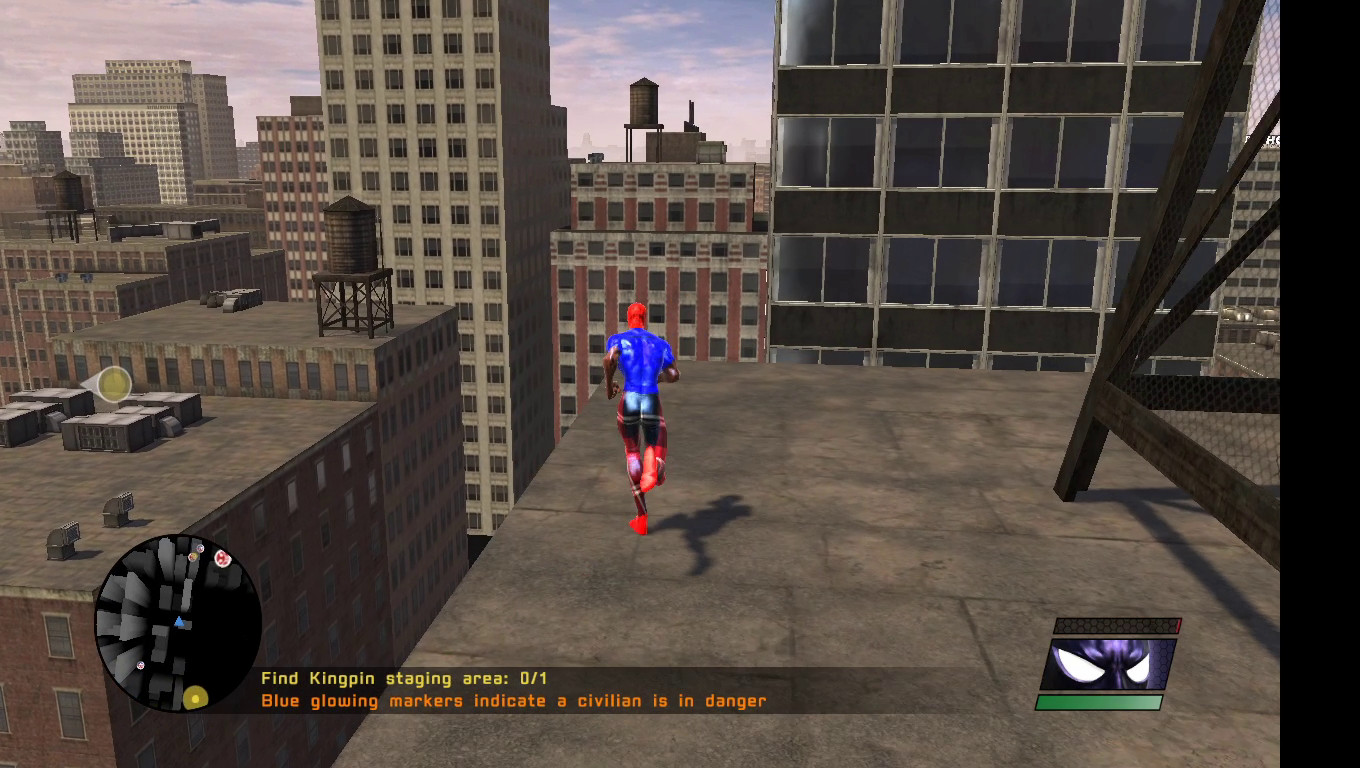
Task: Select the yellow-ringed marker near the minimap top
Action: click(193, 556)
